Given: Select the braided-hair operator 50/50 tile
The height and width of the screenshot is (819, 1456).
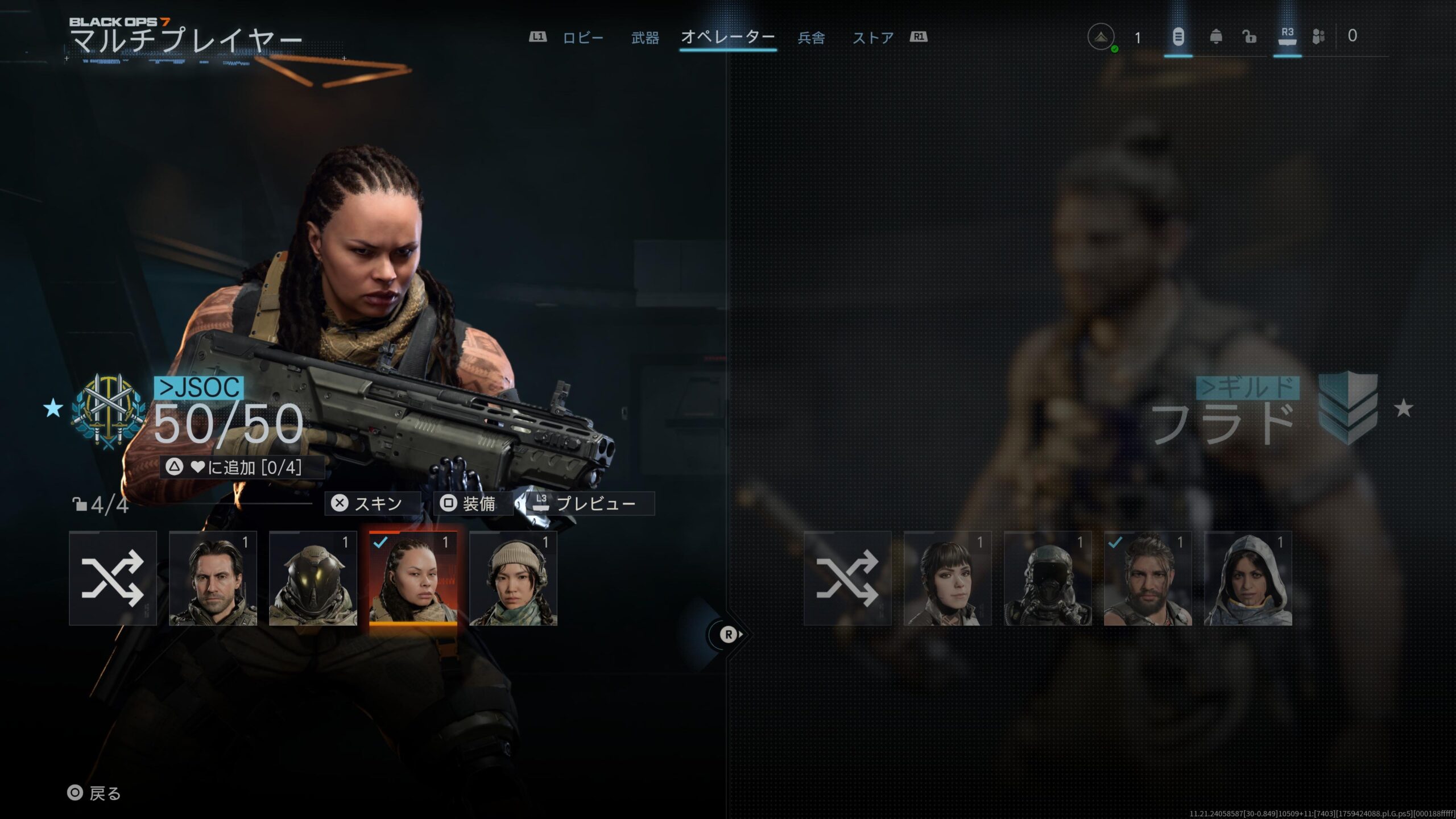Looking at the screenshot, I should [413, 578].
